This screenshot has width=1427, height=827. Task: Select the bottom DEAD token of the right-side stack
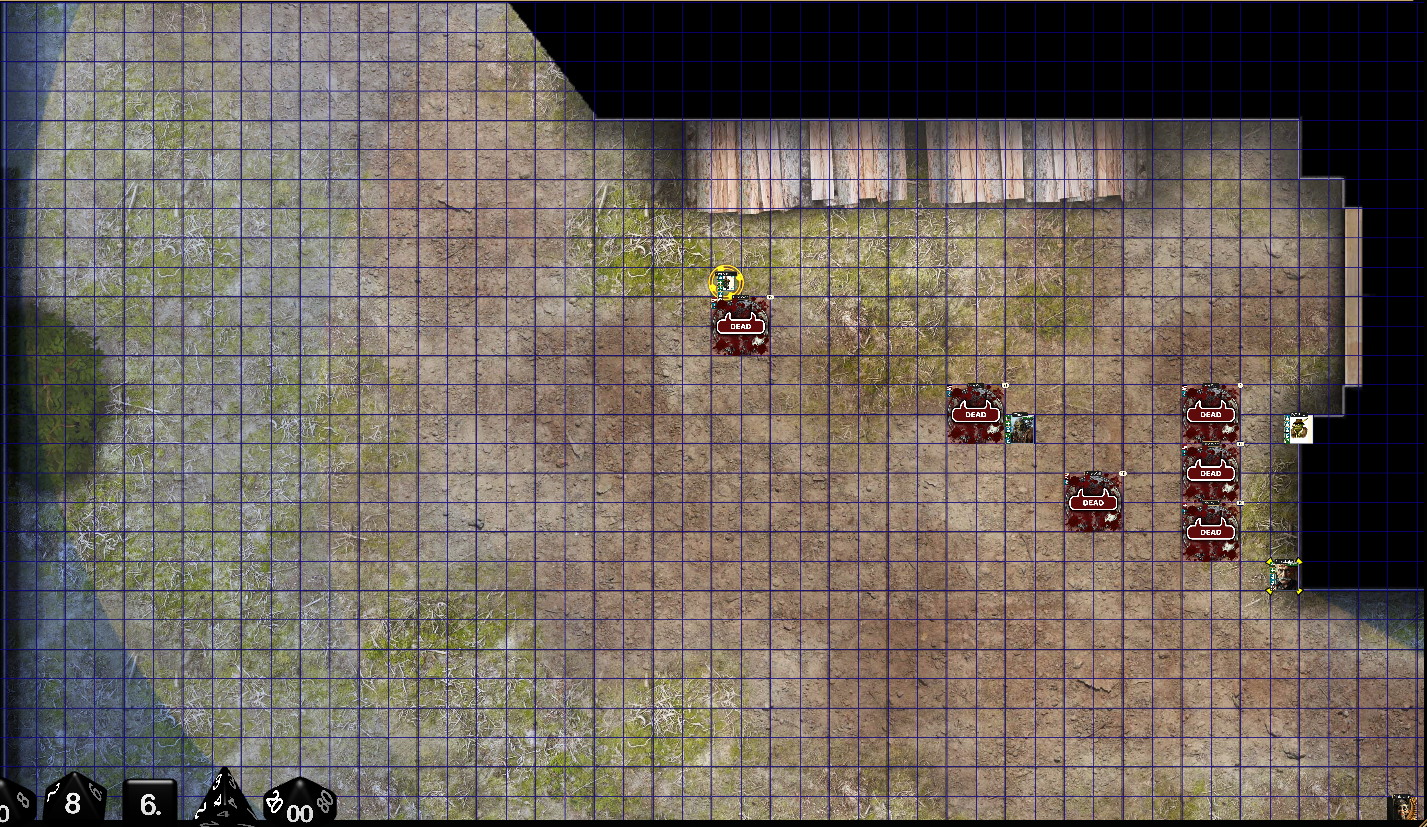point(1211,531)
